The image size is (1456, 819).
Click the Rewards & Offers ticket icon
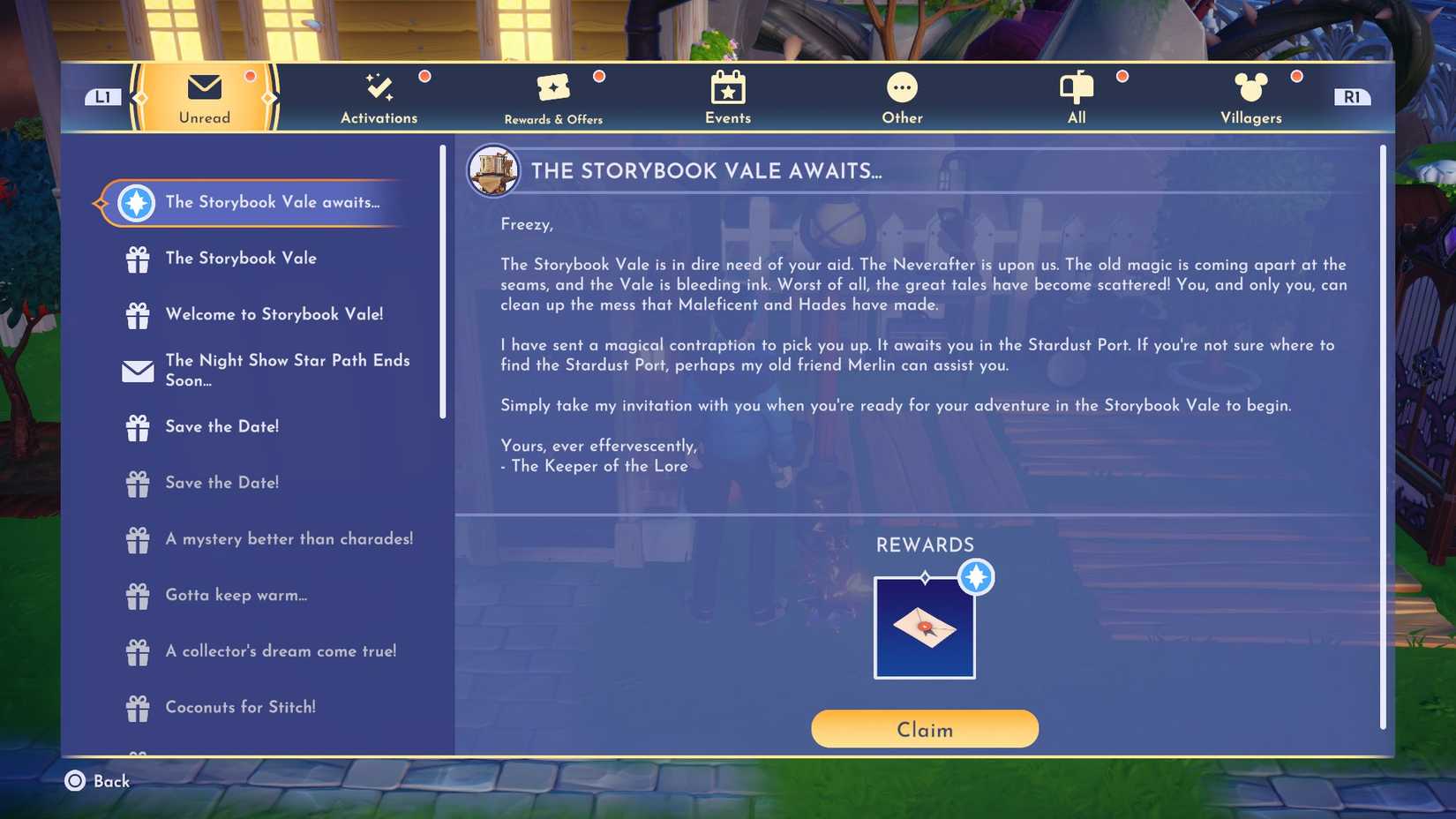pyautogui.click(x=553, y=88)
